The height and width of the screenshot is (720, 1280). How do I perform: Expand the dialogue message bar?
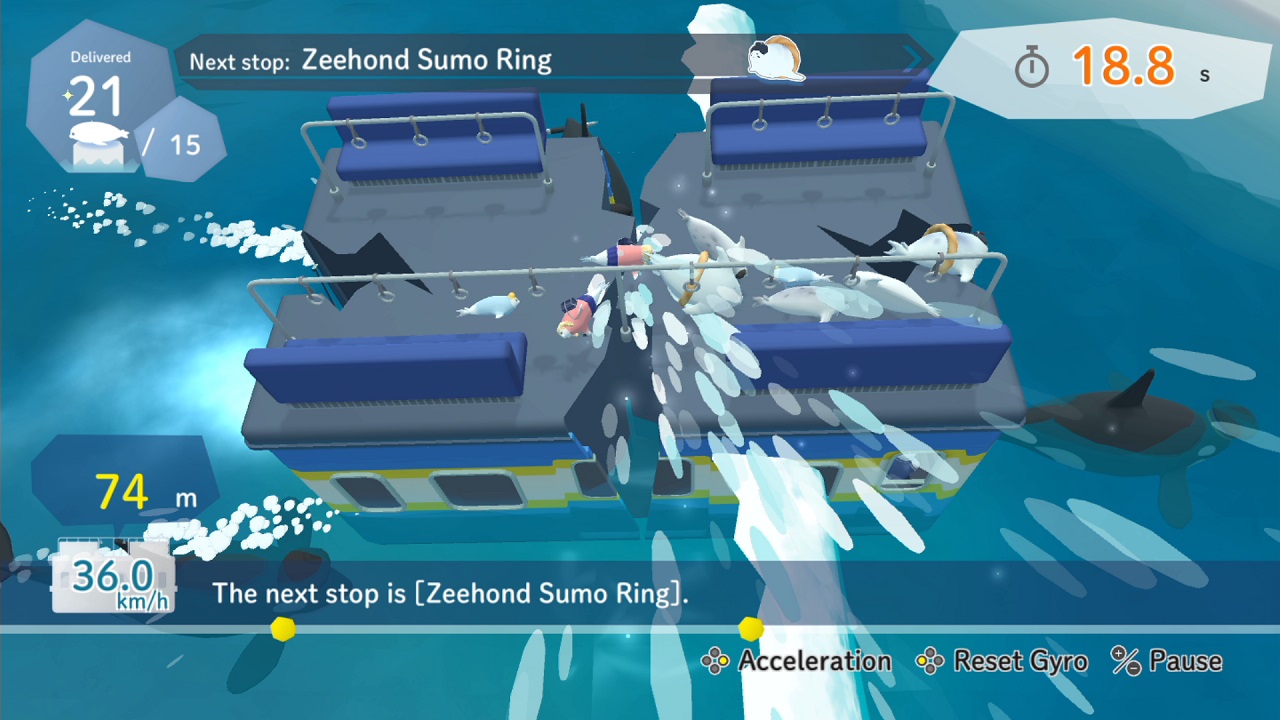[640, 594]
